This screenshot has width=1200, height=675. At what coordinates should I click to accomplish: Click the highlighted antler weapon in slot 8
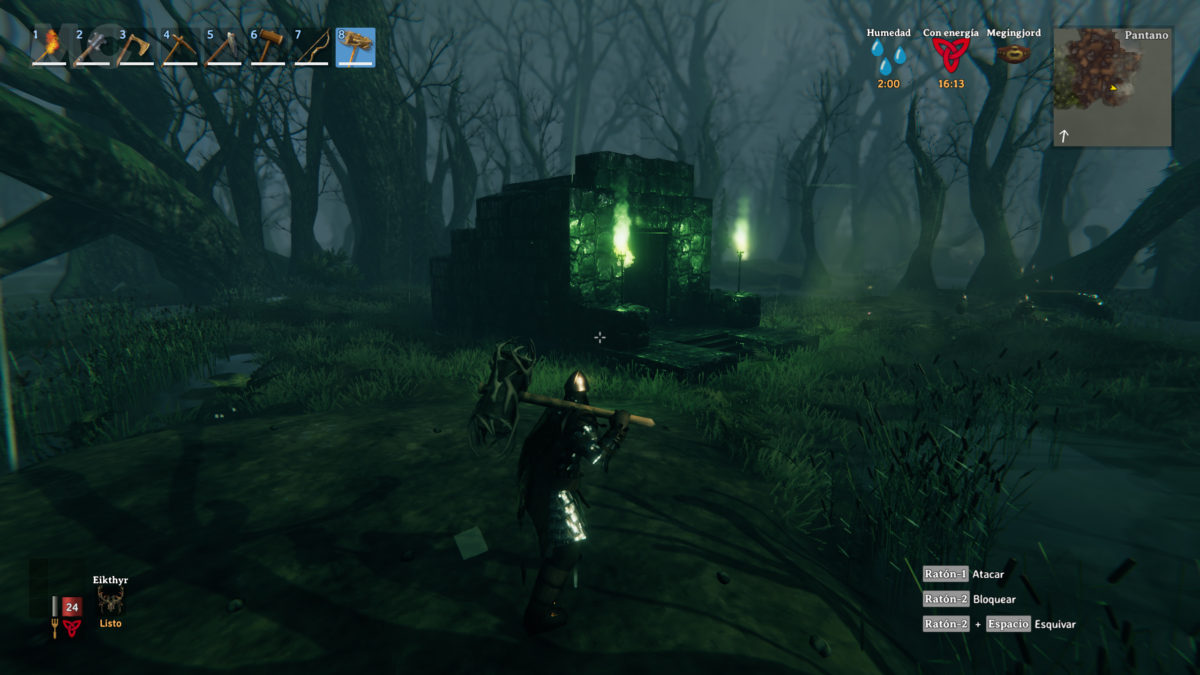(x=356, y=46)
